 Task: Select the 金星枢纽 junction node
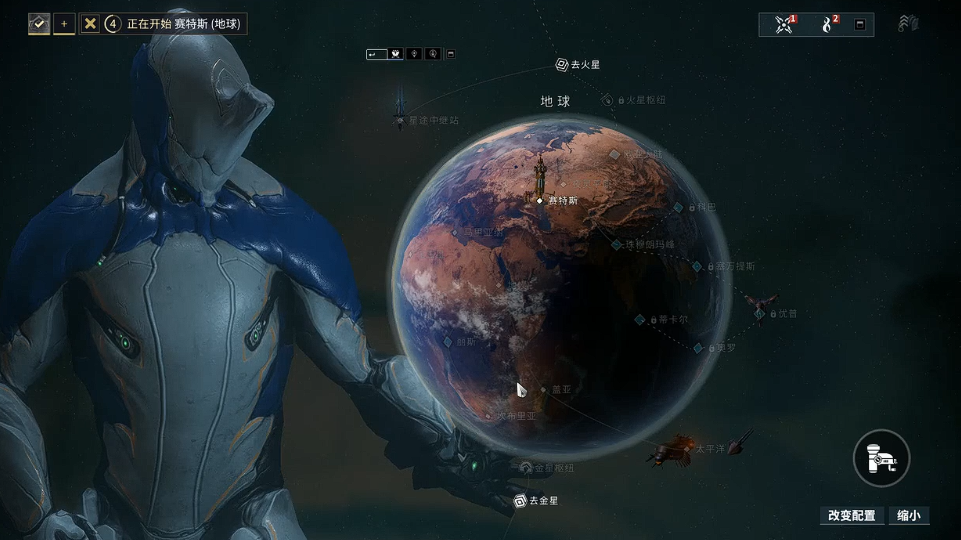[x=527, y=467]
